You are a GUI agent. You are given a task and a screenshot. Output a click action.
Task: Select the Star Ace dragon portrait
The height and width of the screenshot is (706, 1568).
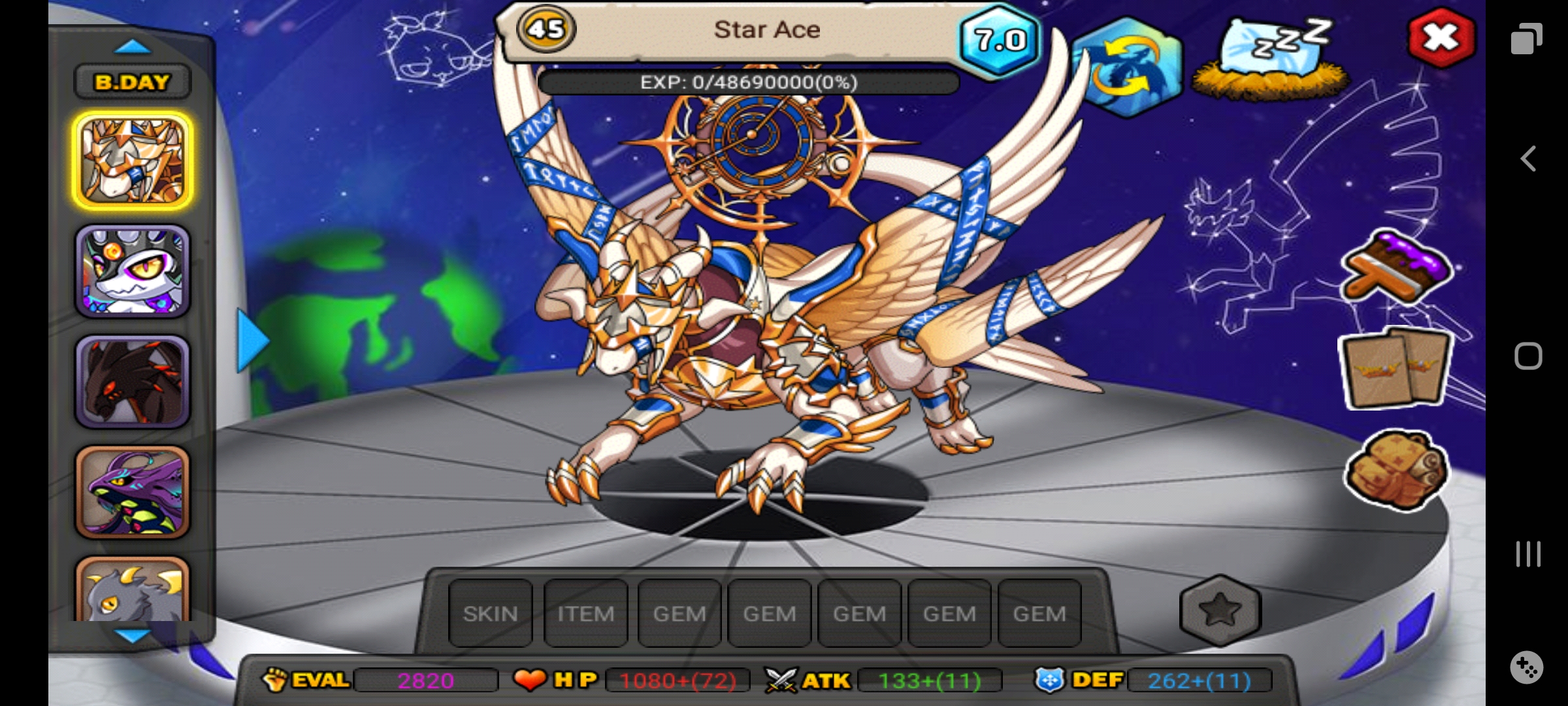pos(133,161)
